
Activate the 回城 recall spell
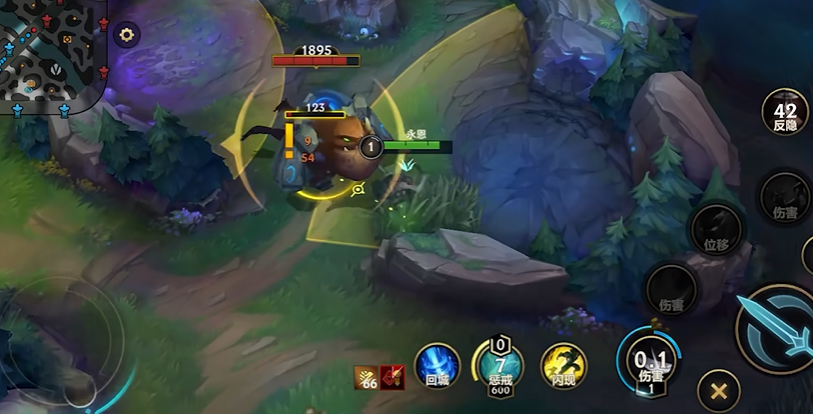click(x=437, y=365)
